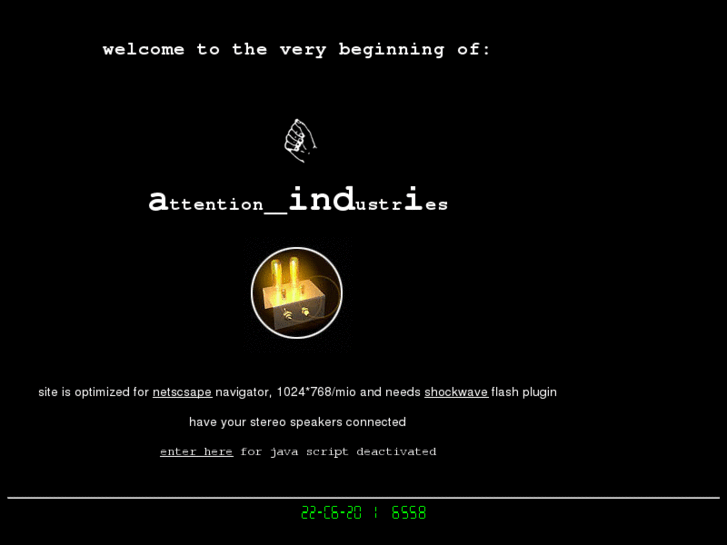The height and width of the screenshot is (545, 727).
Task: Open the netscsape link
Action: 182,392
